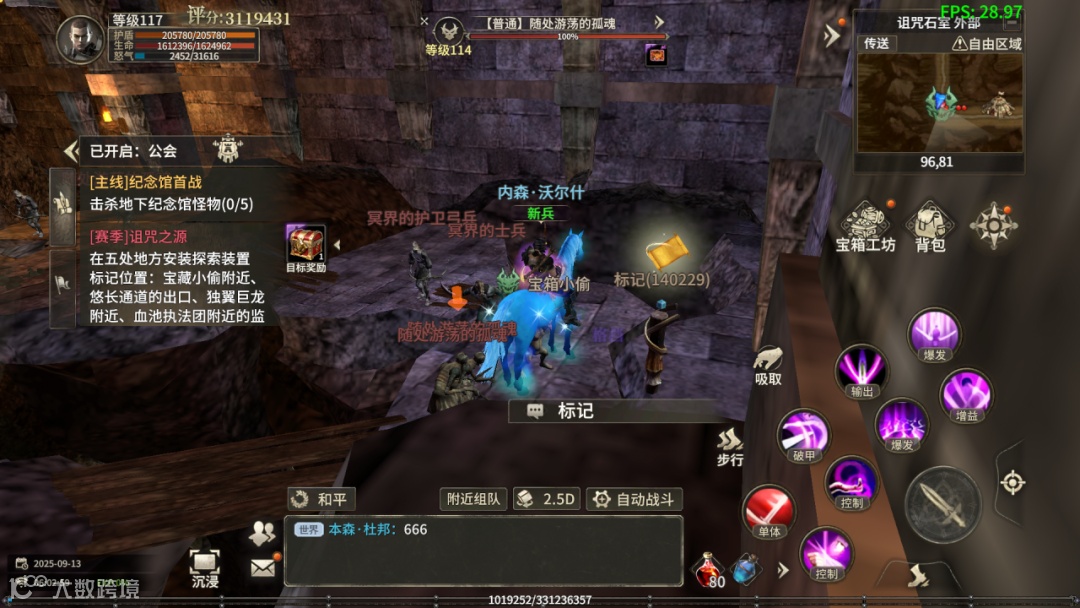The width and height of the screenshot is (1080, 608).
Task: Toggle 步行 walking mode
Action: coord(730,447)
